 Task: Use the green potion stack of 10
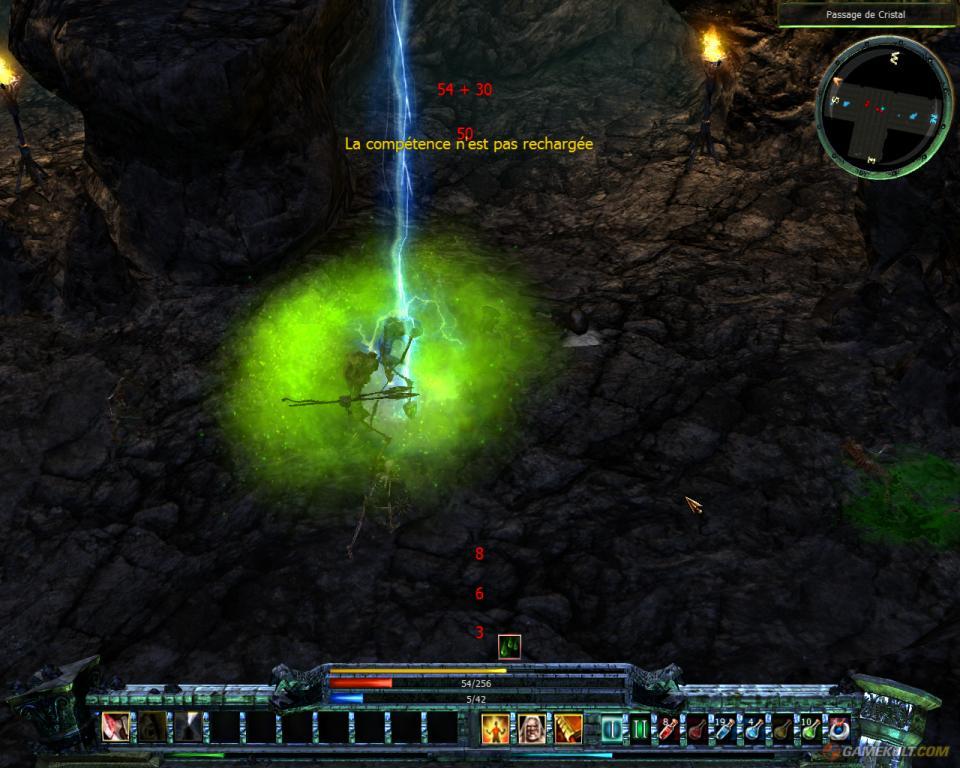[x=810, y=729]
